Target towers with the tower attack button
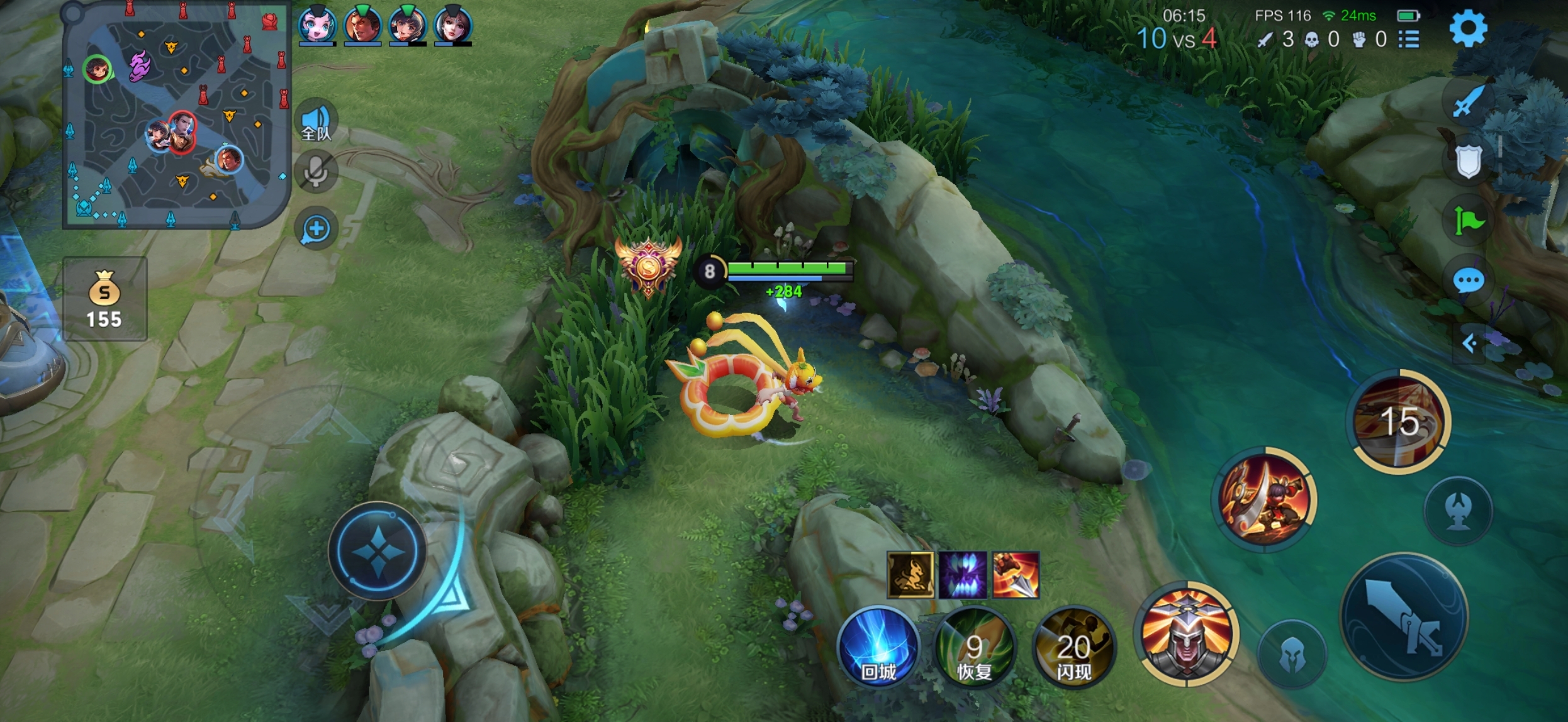Viewport: 1568px width, 722px height. click(1458, 510)
